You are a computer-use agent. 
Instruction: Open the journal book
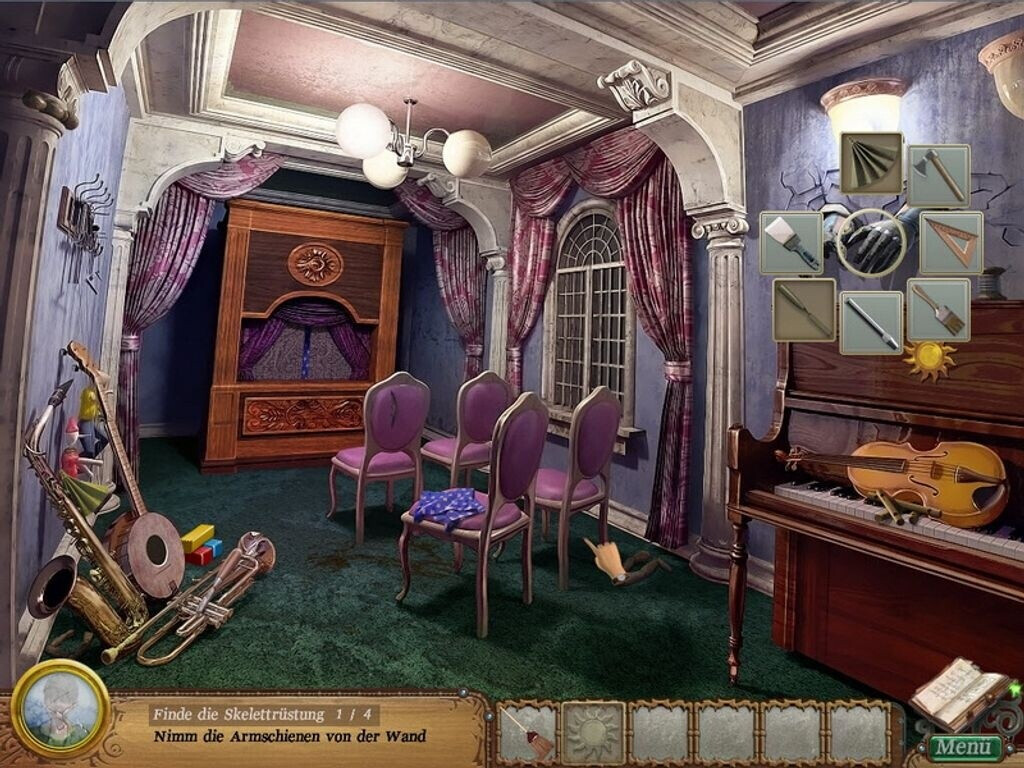tap(958, 692)
